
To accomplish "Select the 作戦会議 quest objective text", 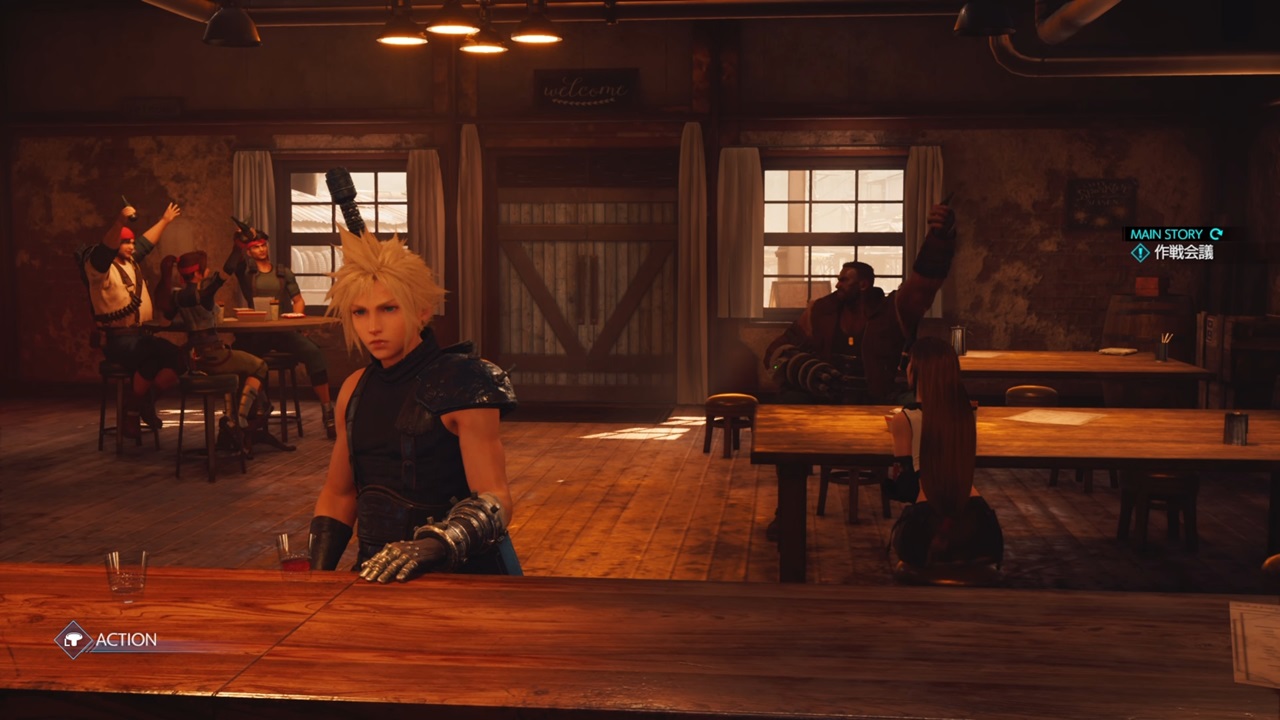I will 1186,252.
